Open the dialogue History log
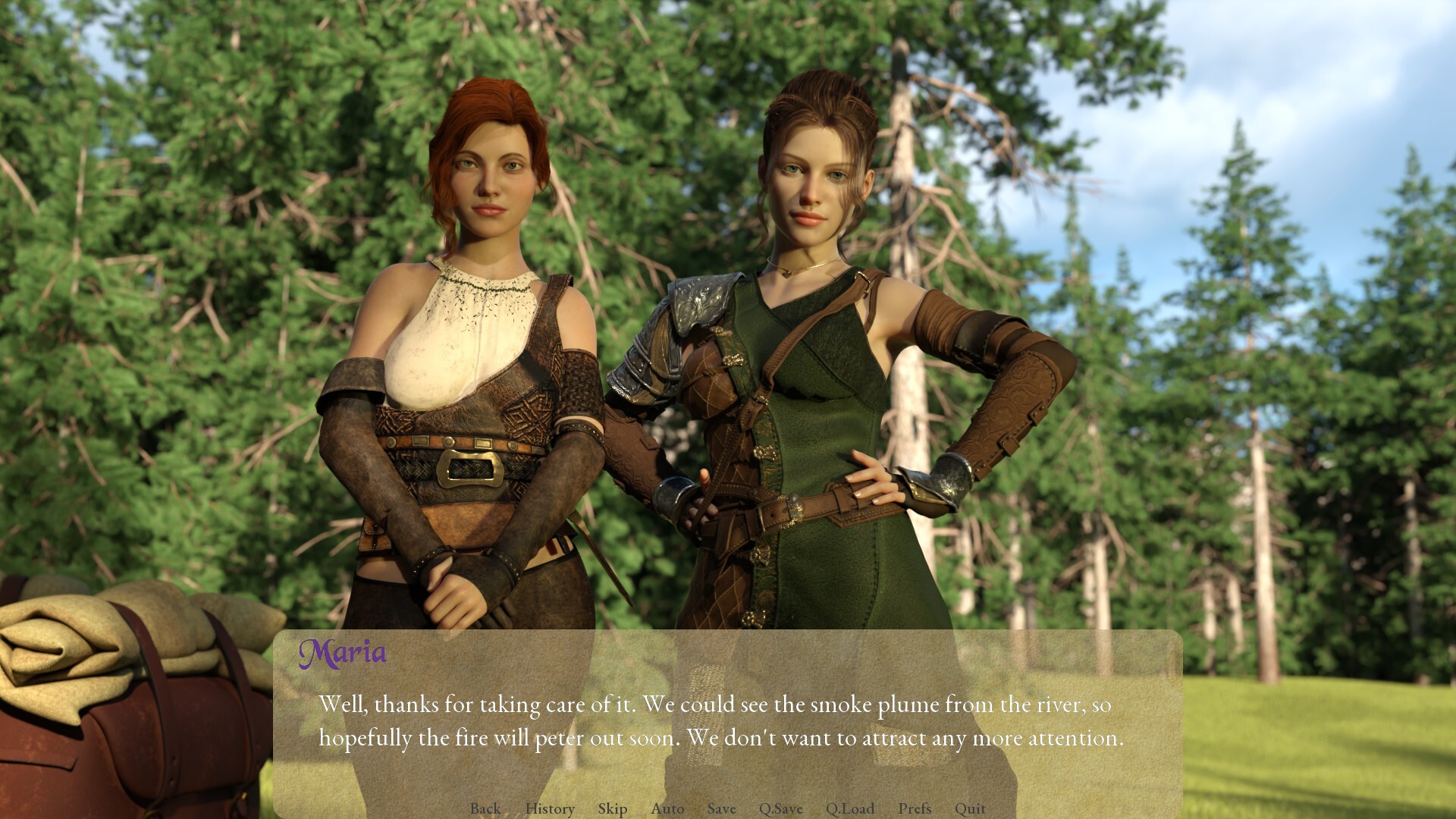Viewport: 1456px width, 819px height. (x=550, y=808)
